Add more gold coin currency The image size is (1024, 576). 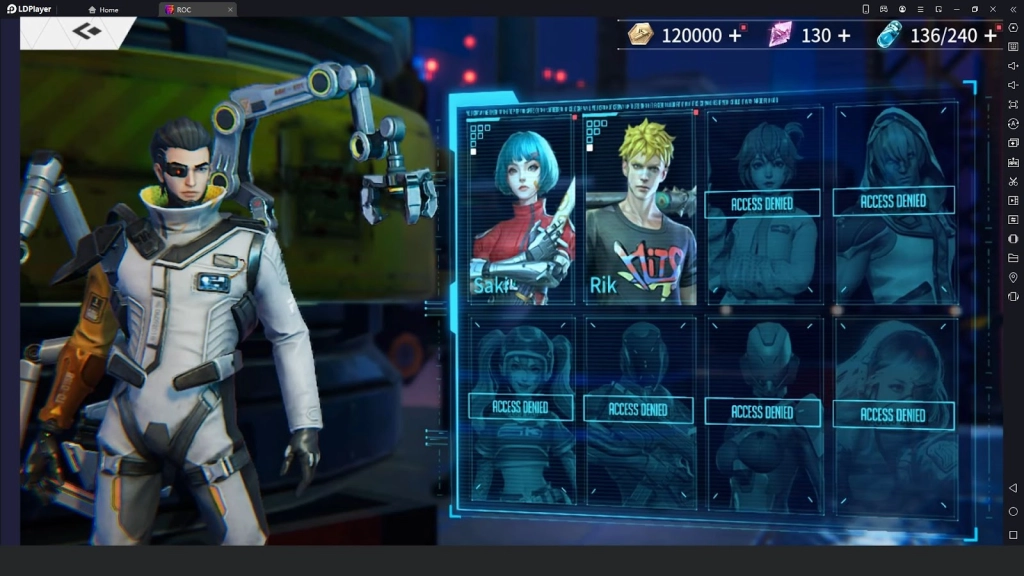(736, 36)
